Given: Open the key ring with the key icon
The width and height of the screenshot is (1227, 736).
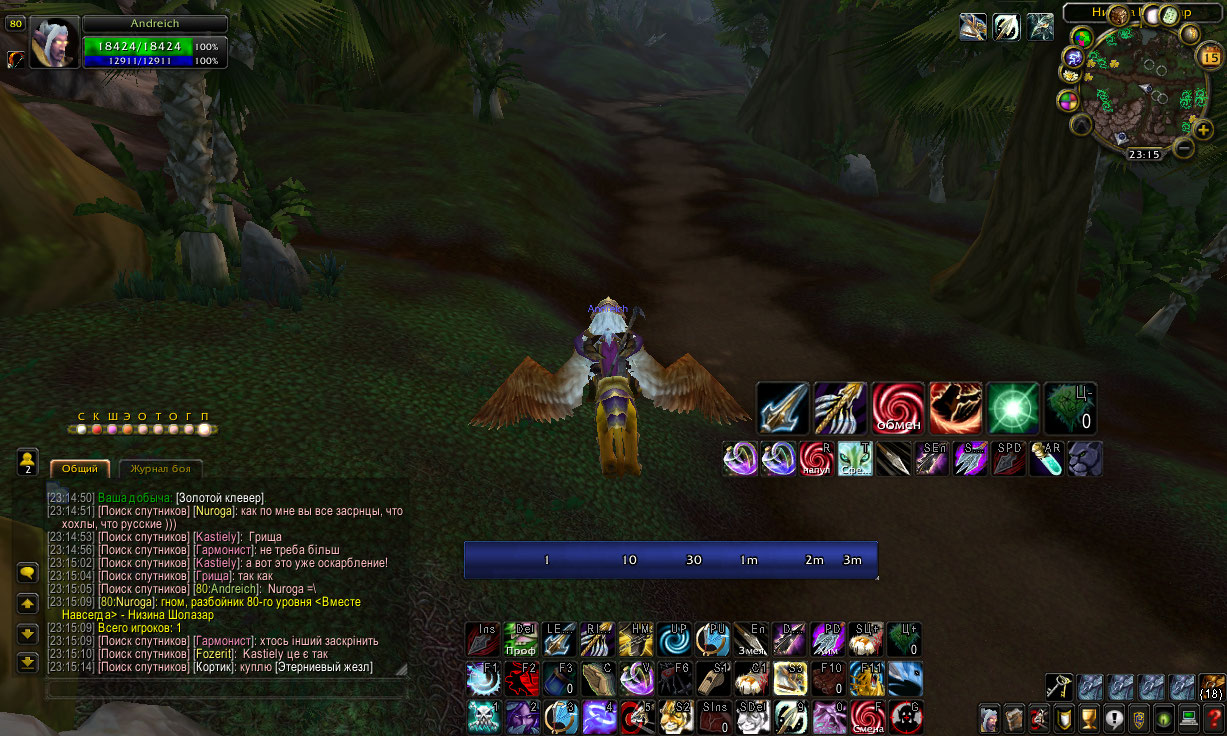Looking at the screenshot, I should (1060, 686).
